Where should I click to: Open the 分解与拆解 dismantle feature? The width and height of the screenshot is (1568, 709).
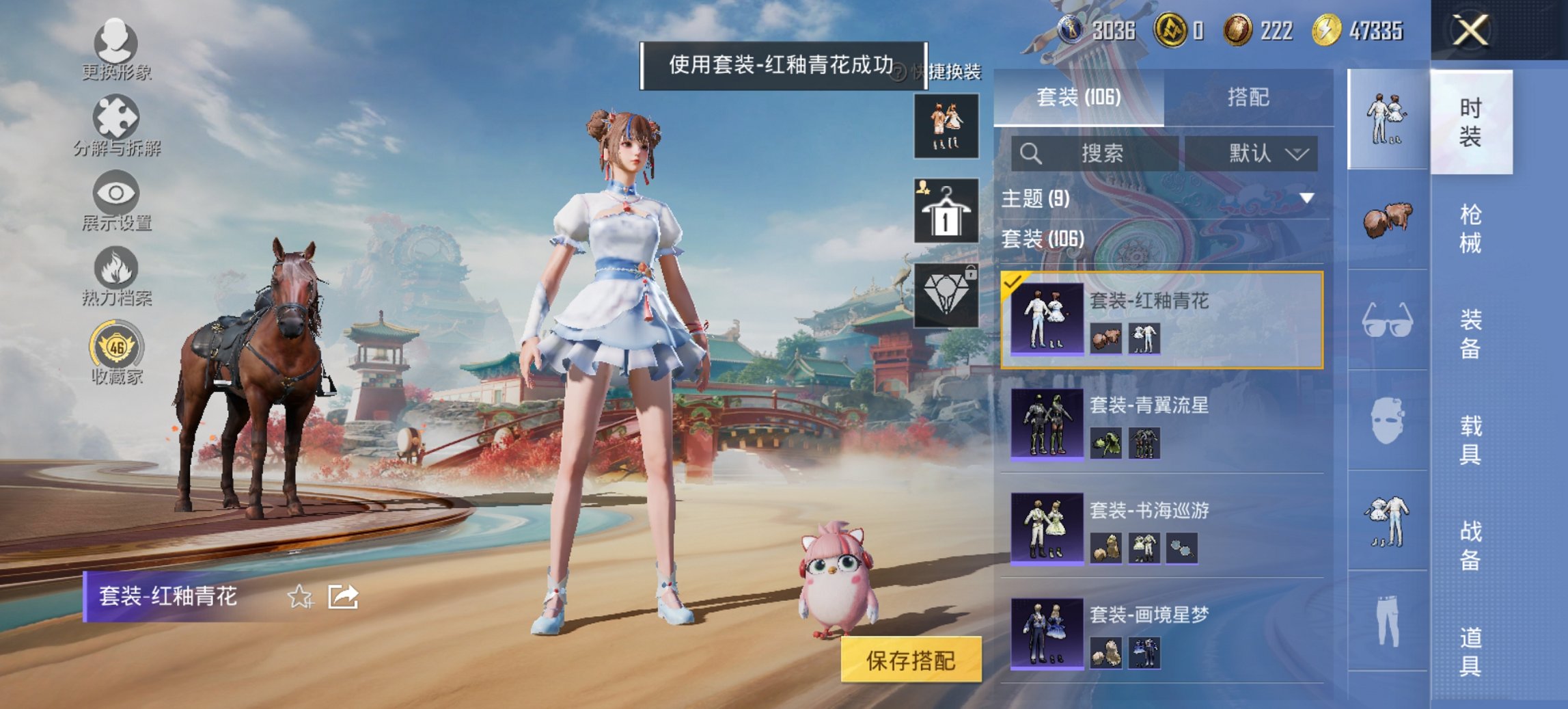pyautogui.click(x=116, y=125)
